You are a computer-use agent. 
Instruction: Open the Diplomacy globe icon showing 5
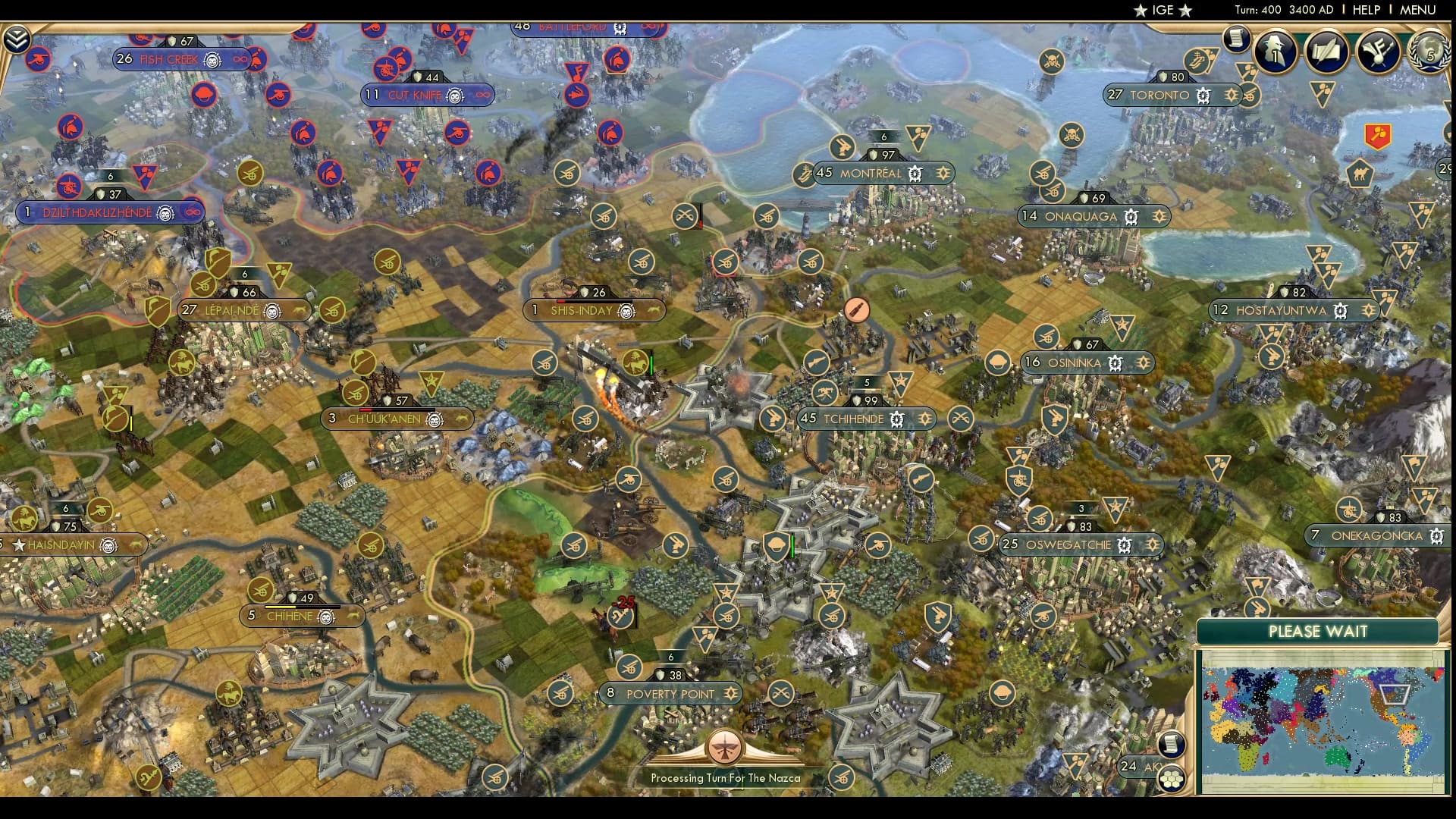[1431, 53]
